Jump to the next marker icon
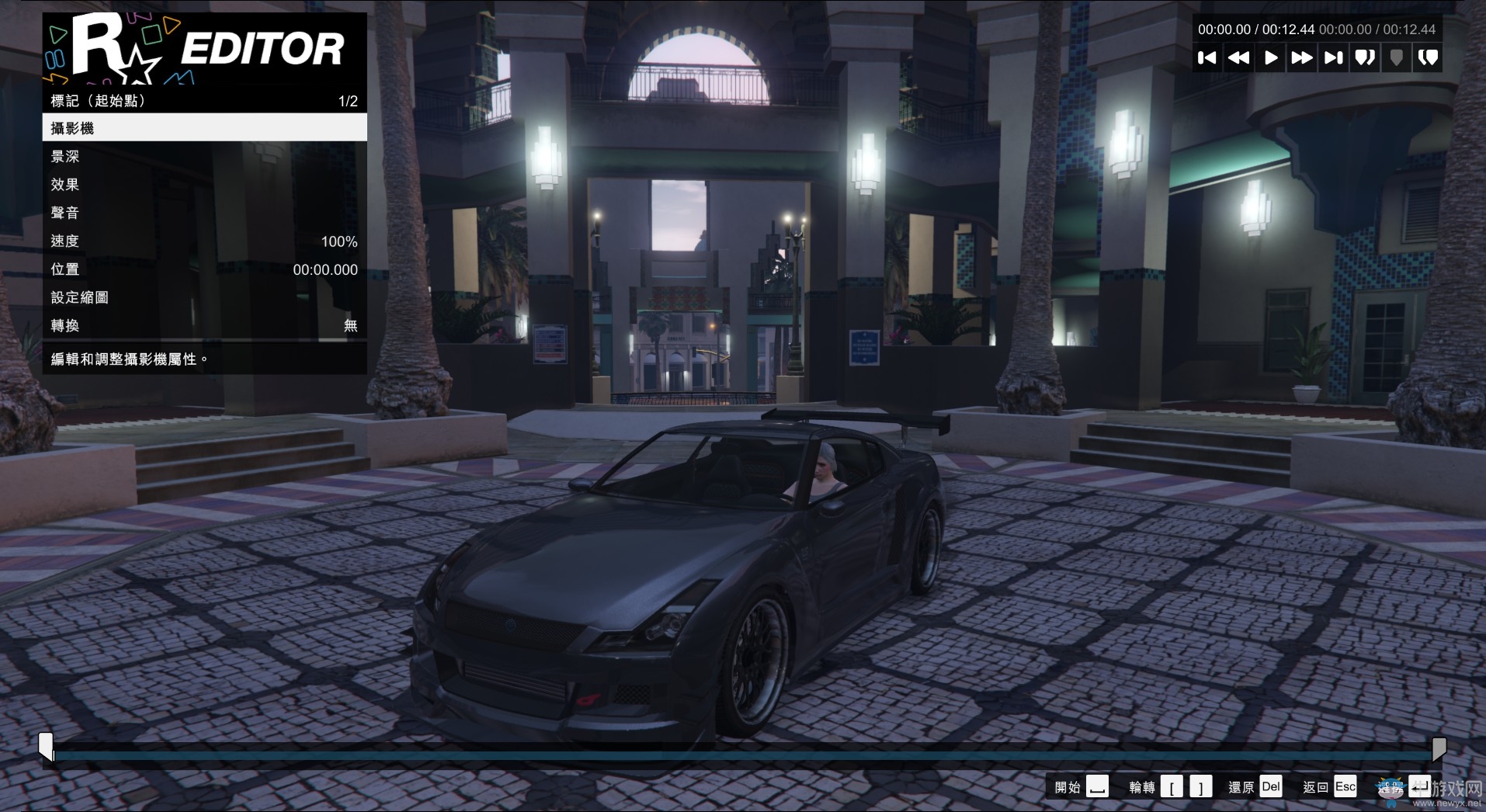1486x812 pixels. point(1428,57)
